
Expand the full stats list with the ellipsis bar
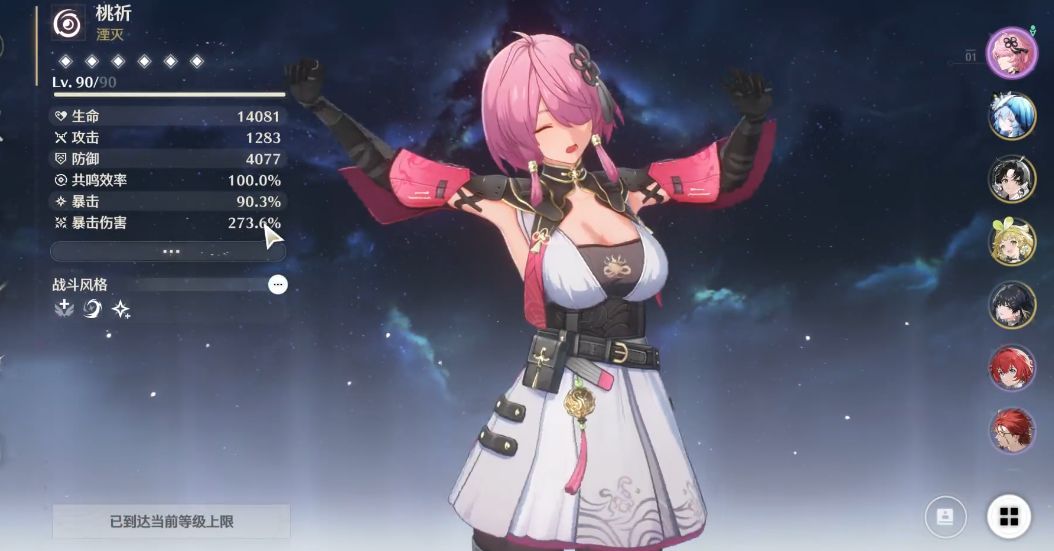168,251
